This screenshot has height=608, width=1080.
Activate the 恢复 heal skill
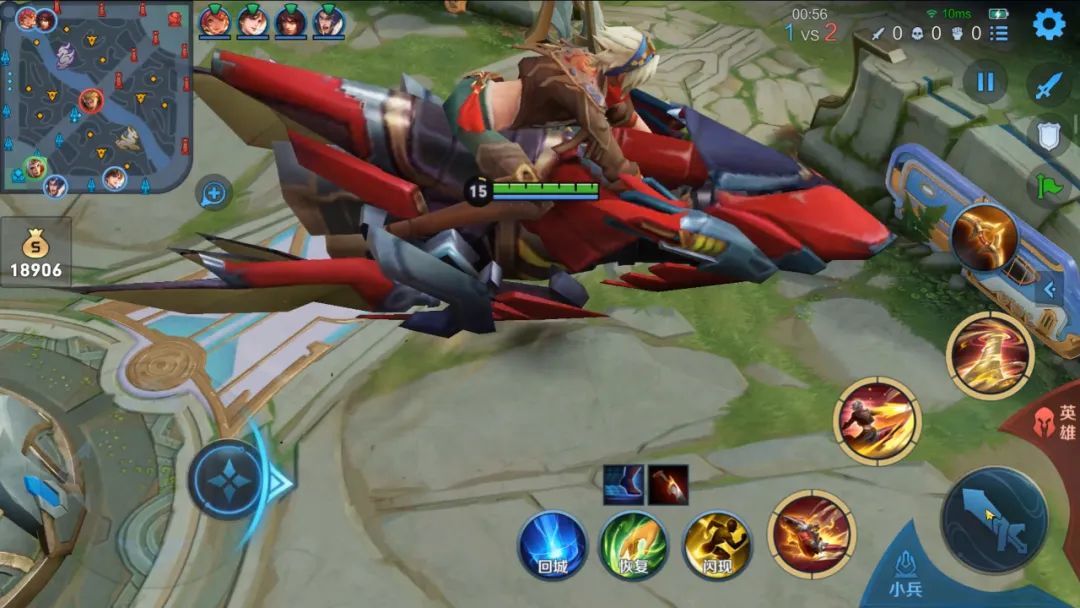(634, 546)
